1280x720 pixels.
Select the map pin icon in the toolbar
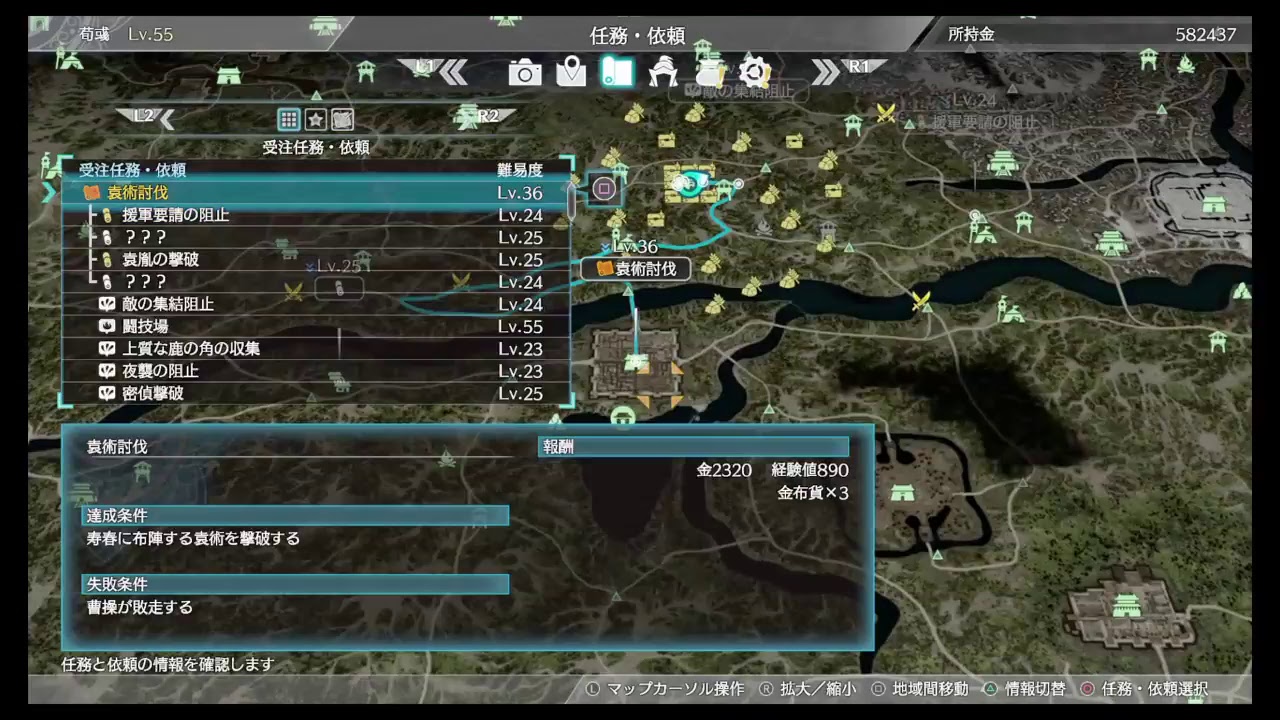click(x=571, y=72)
